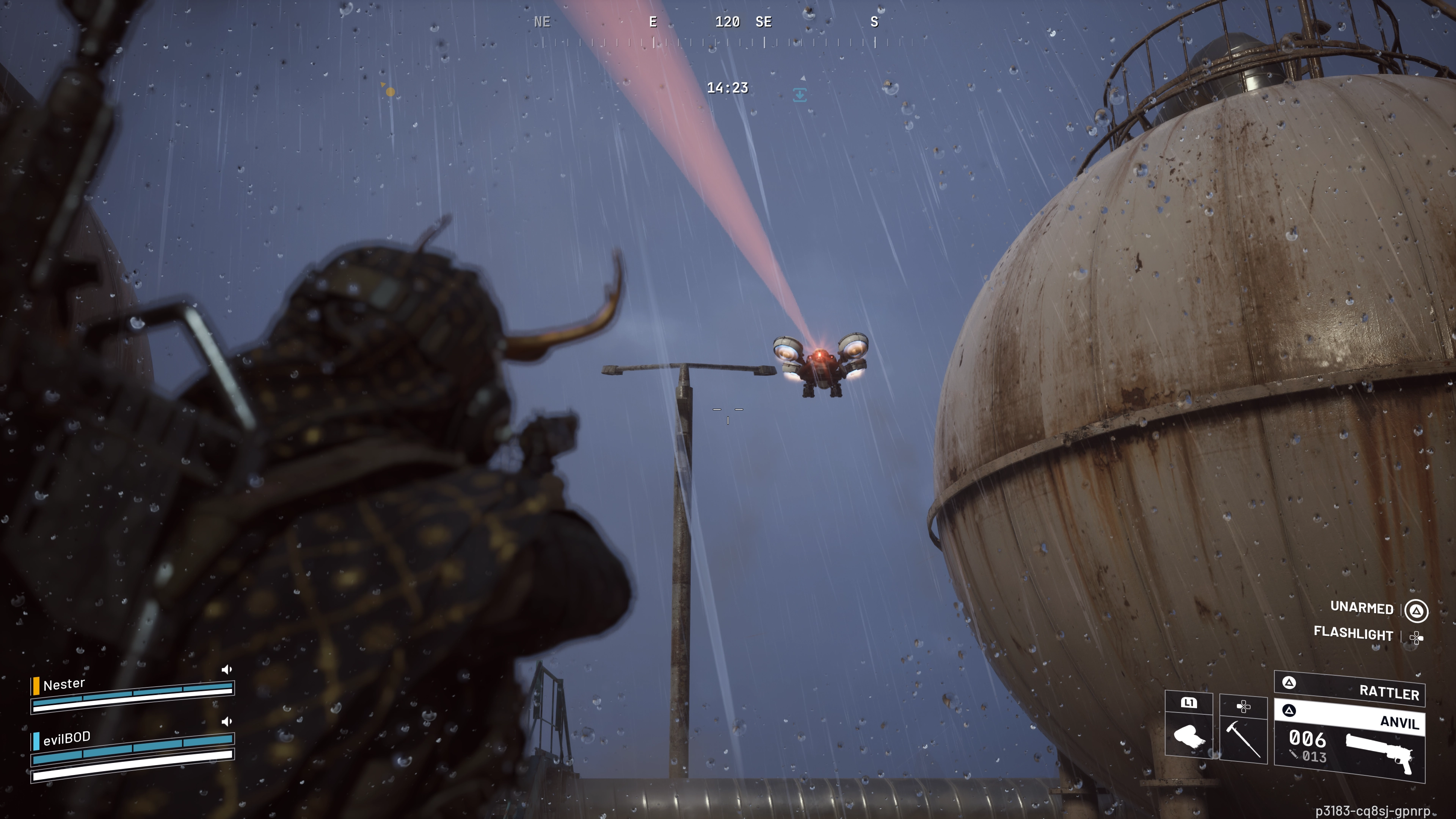The image size is (1456, 819).
Task: Toggle evilBOD's voice speaker icon
Action: coord(227,722)
